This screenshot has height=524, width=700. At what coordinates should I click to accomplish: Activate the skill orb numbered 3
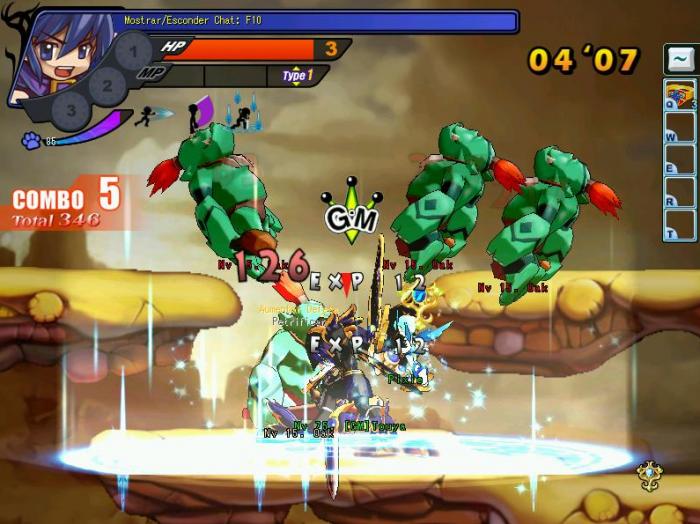tap(70, 110)
